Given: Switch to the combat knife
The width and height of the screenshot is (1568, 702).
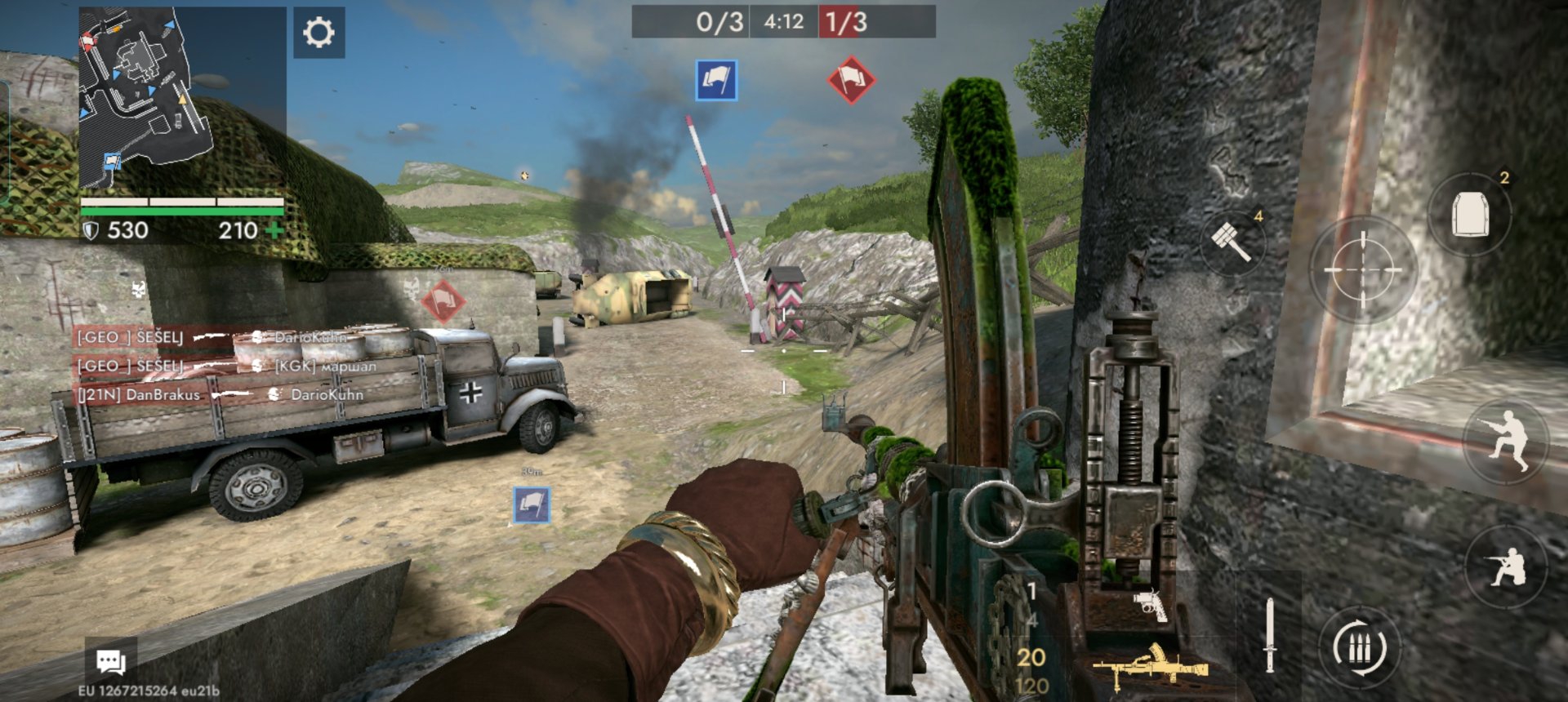Looking at the screenshot, I should coord(1269,634).
